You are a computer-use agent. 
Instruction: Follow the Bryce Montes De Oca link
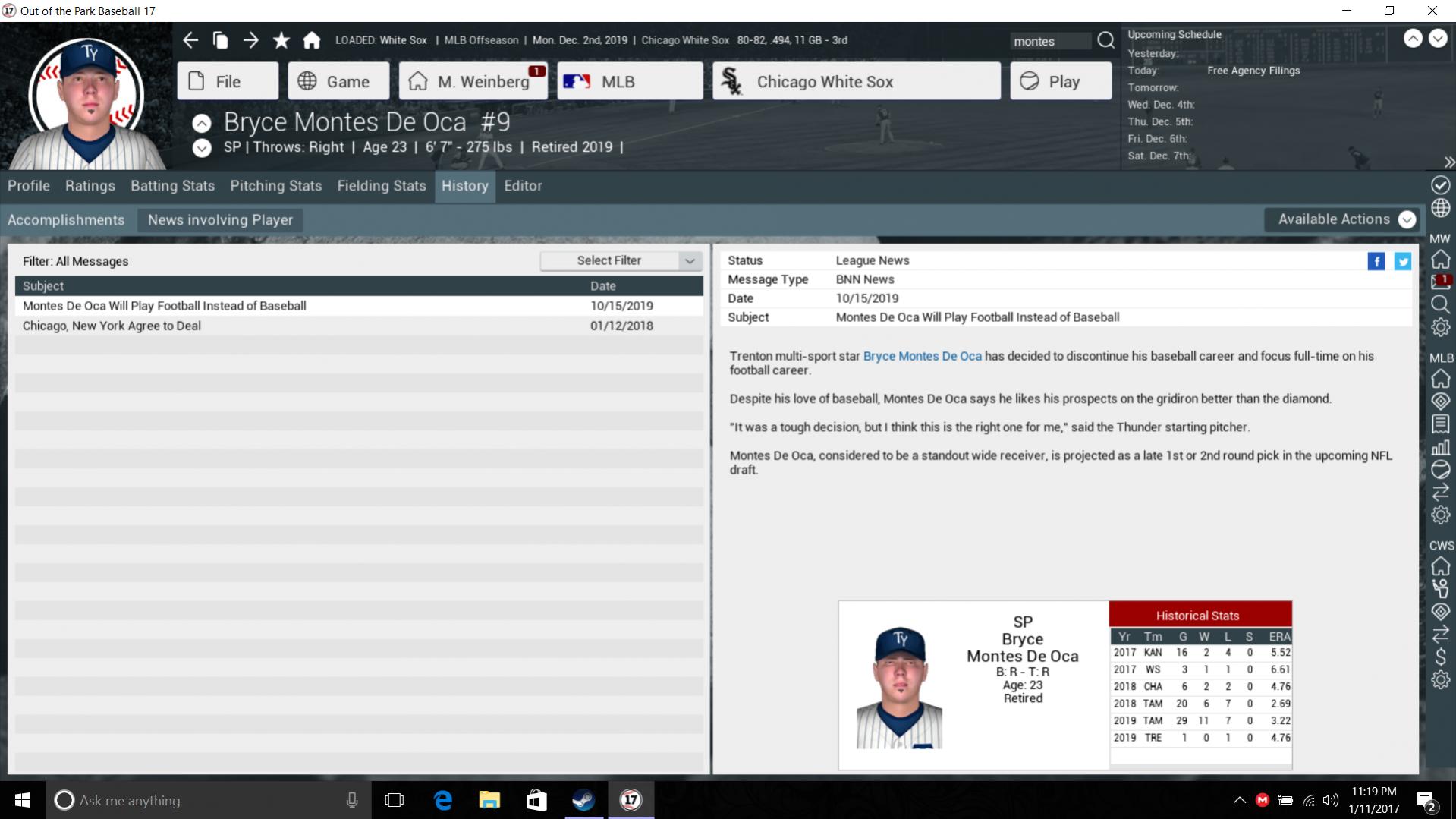click(922, 356)
